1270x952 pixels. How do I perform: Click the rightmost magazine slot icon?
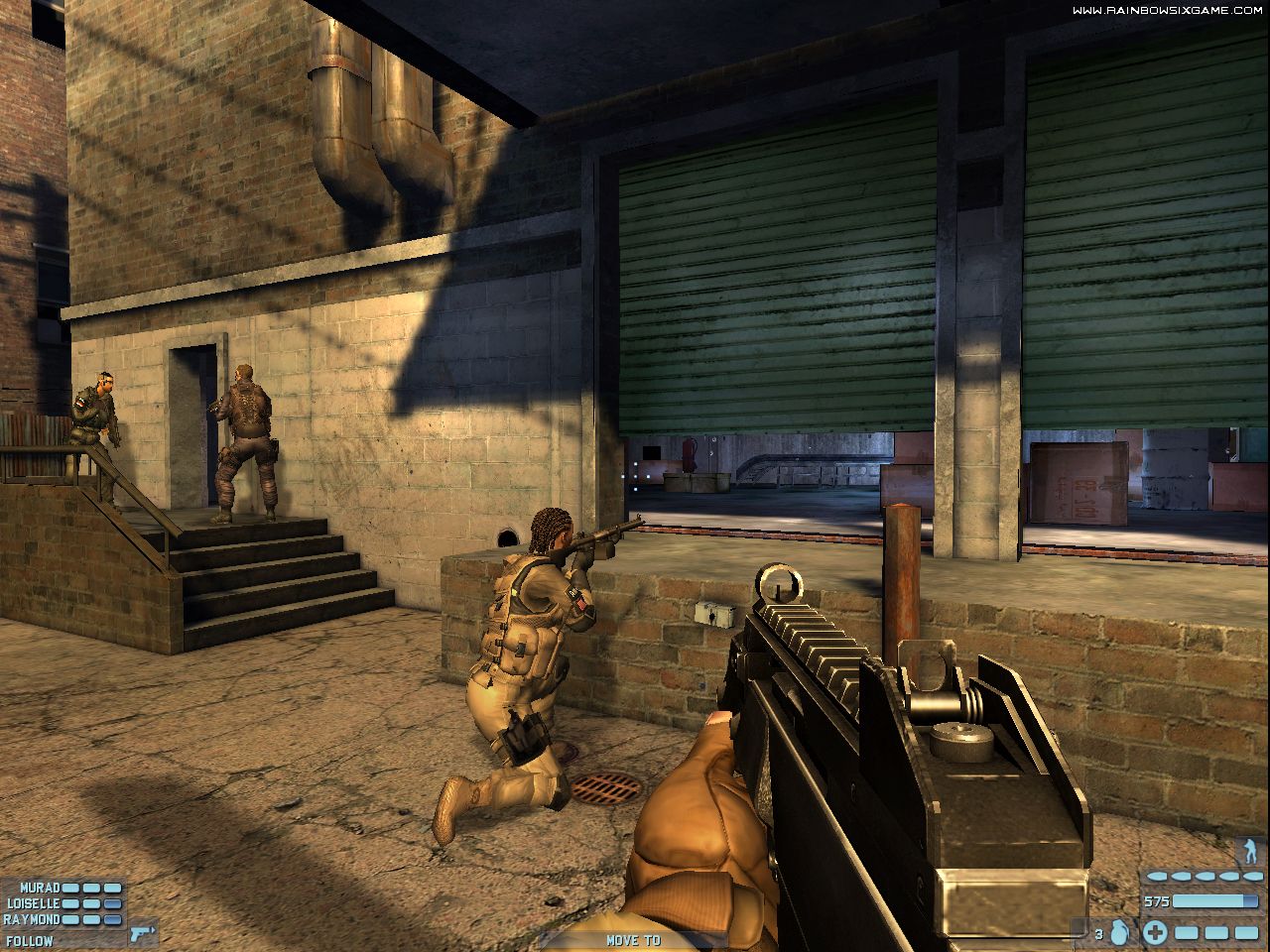pyautogui.click(x=1247, y=933)
